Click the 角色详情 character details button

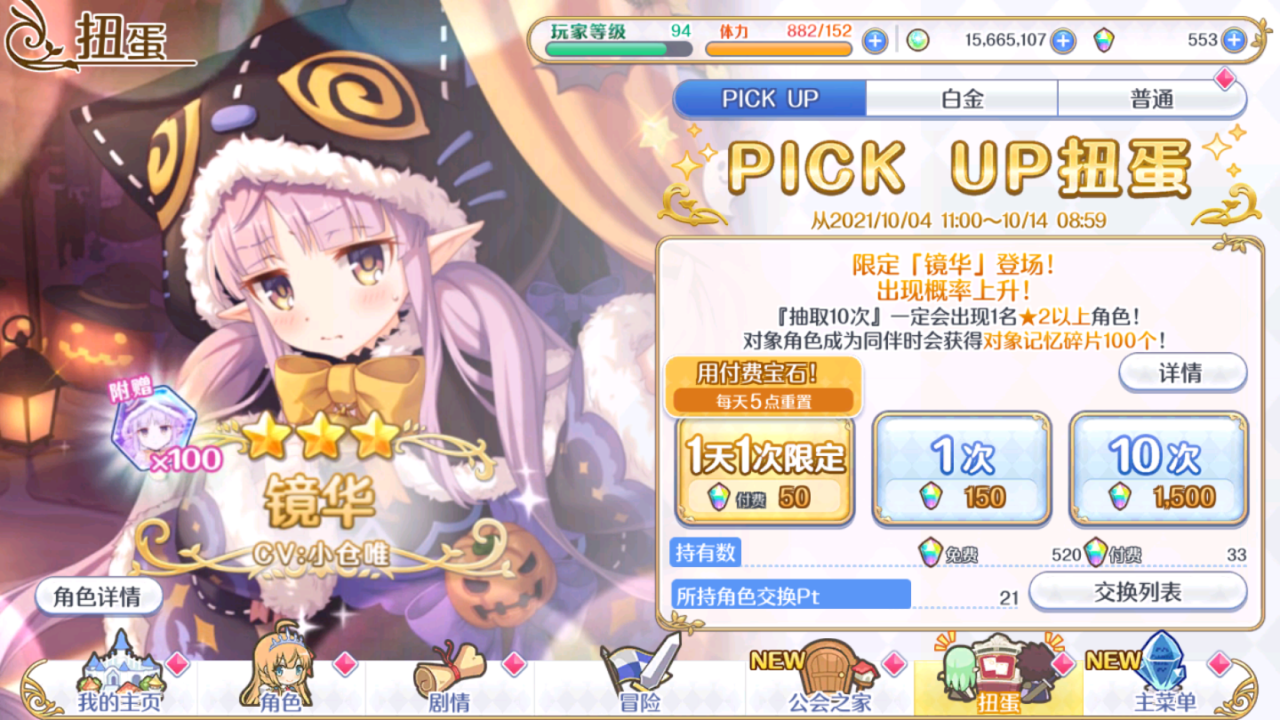tap(97, 596)
